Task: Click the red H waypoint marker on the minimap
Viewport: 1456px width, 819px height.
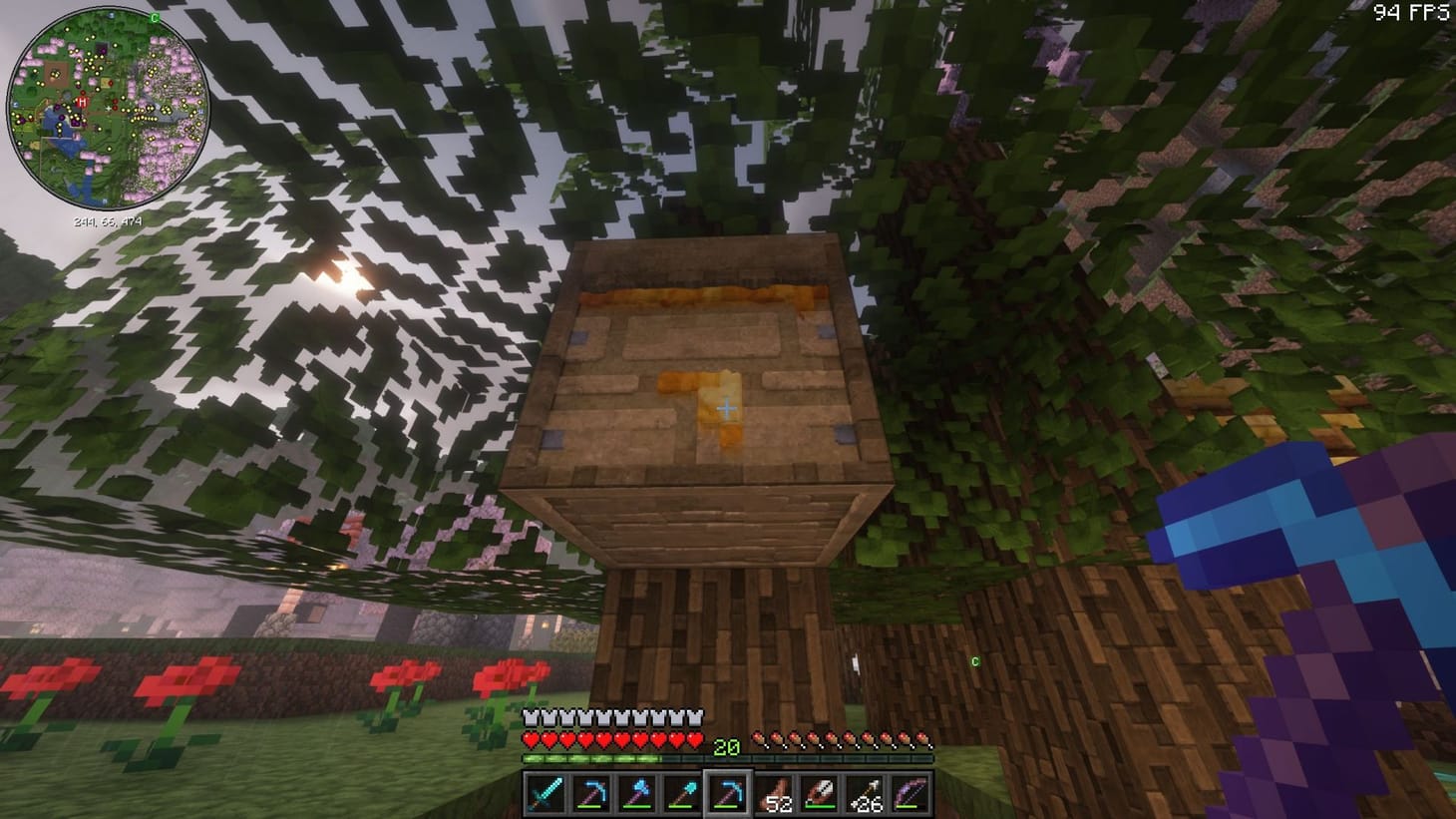Action: coord(80,101)
